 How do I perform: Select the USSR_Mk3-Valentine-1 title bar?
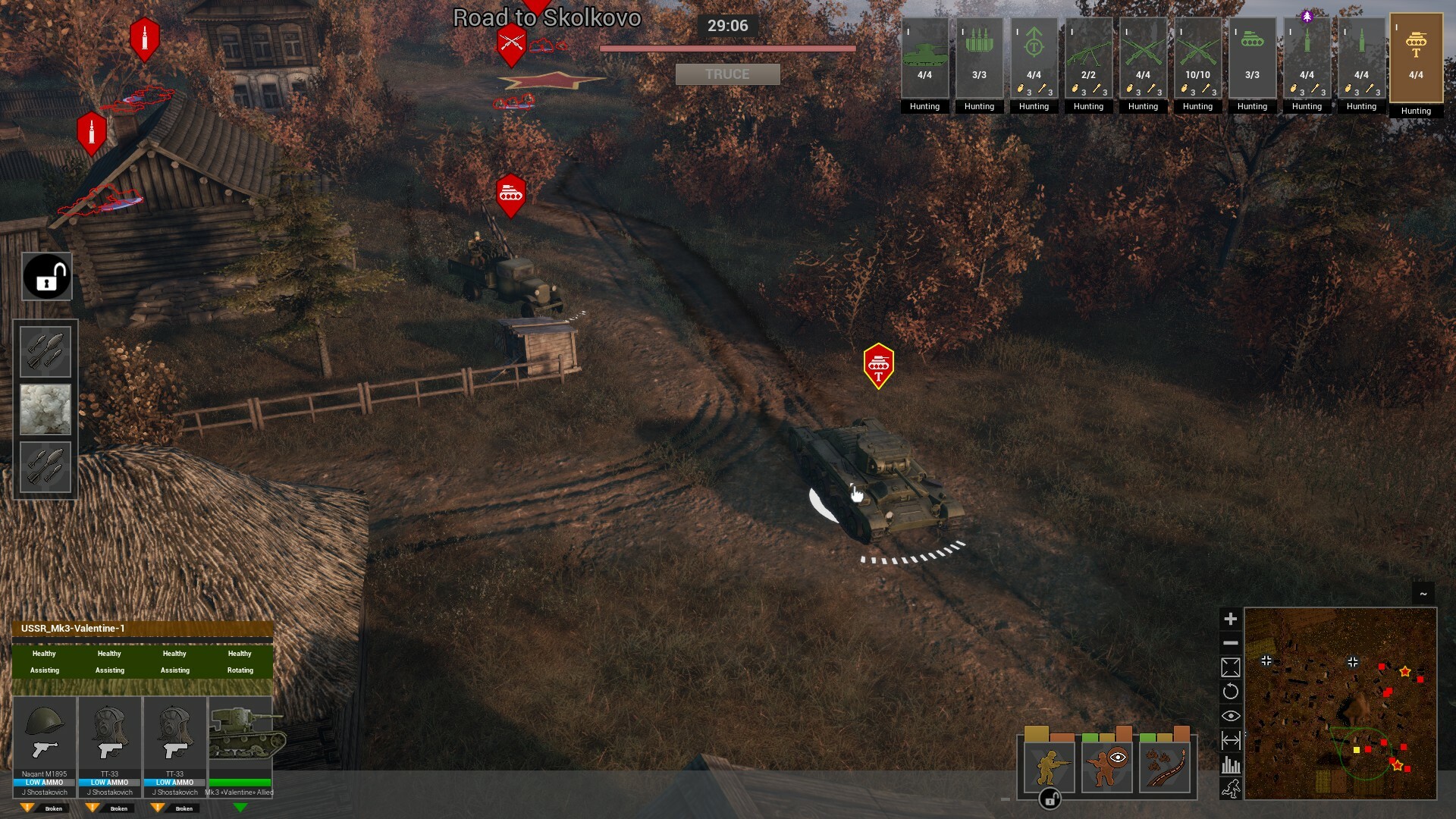click(x=140, y=628)
